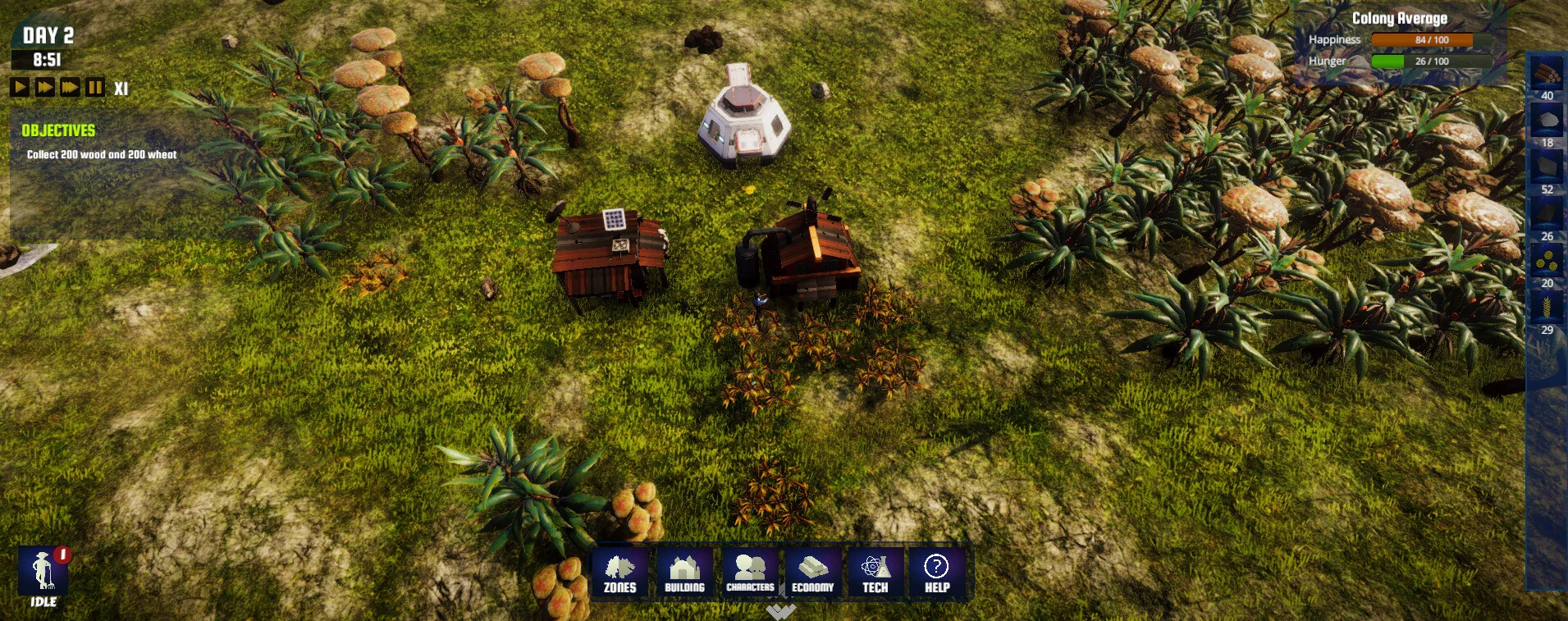Click the yellow seeds resource icon

click(x=1547, y=262)
